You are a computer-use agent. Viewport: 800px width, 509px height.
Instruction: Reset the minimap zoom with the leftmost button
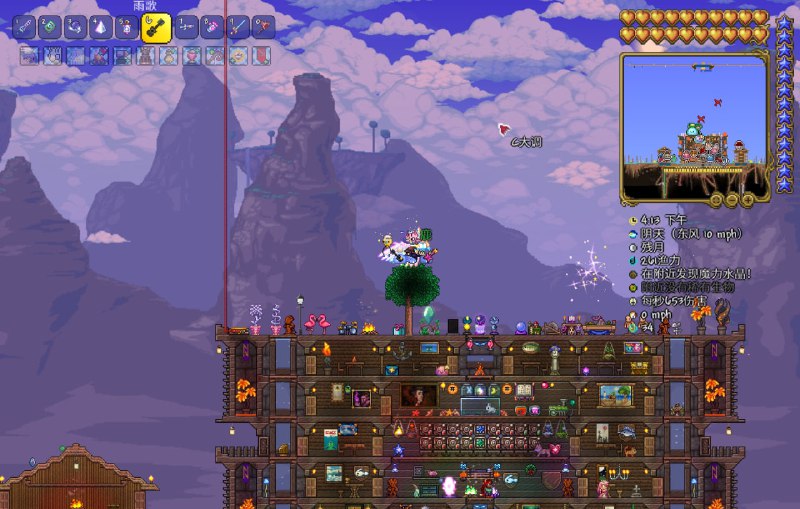(x=717, y=199)
